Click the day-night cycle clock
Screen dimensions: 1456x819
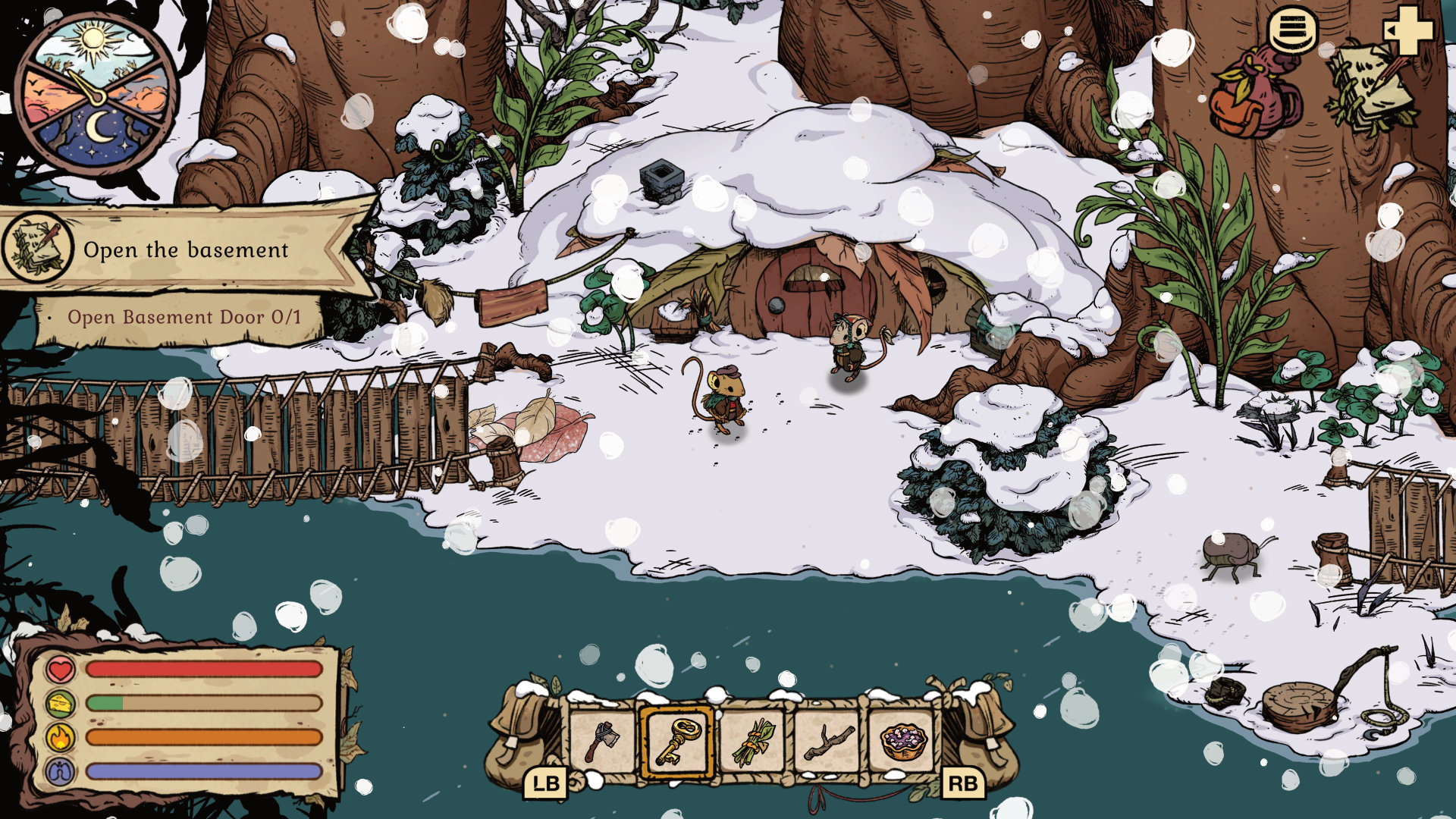click(x=96, y=94)
